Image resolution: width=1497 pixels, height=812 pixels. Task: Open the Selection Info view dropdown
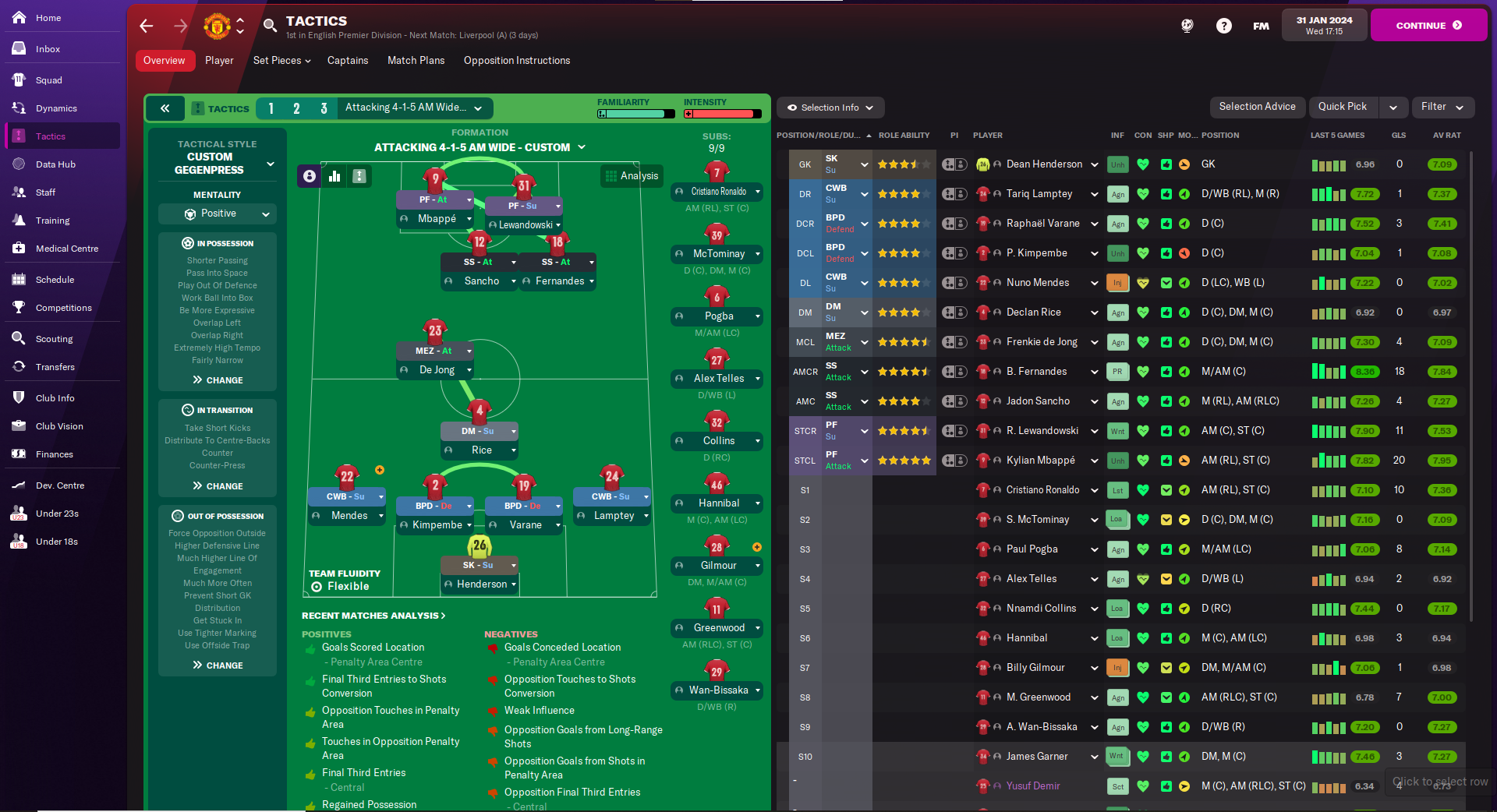[830, 108]
